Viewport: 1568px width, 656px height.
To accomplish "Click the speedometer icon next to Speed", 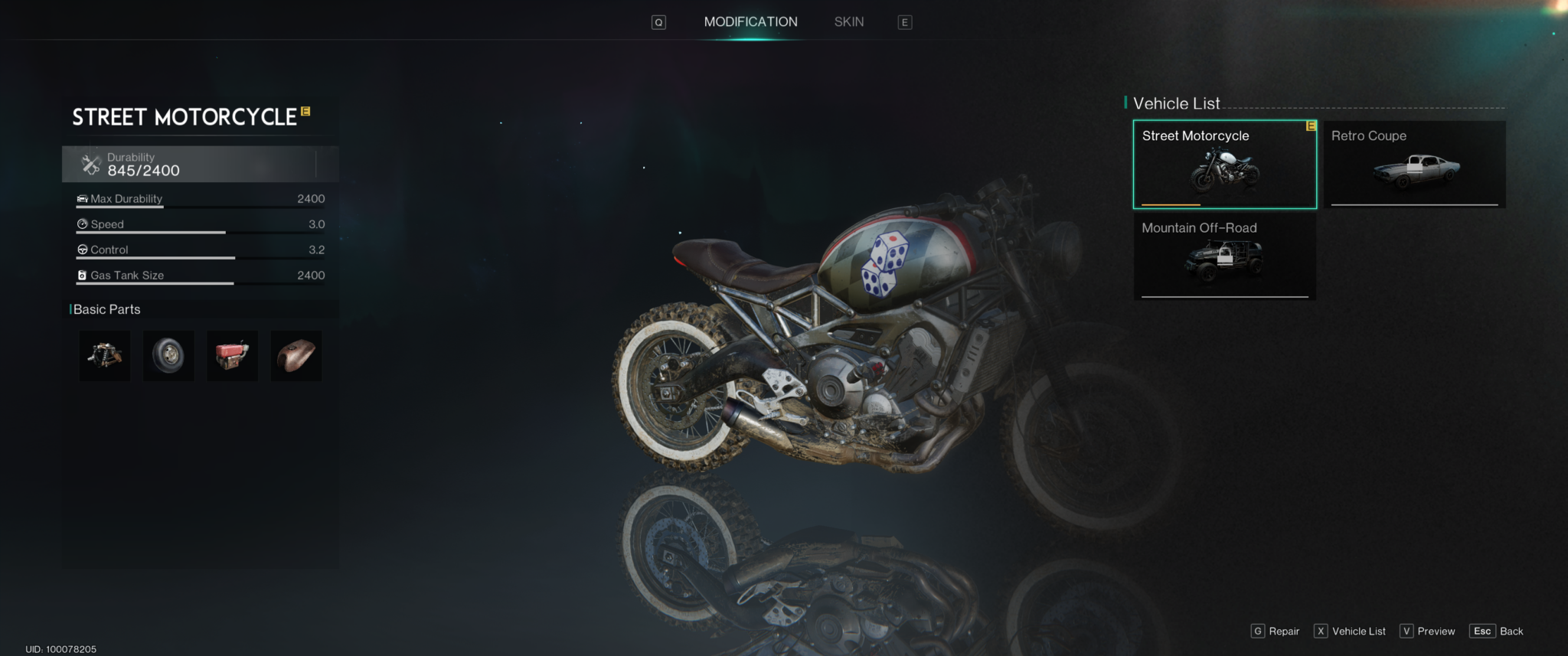I will click(82, 224).
